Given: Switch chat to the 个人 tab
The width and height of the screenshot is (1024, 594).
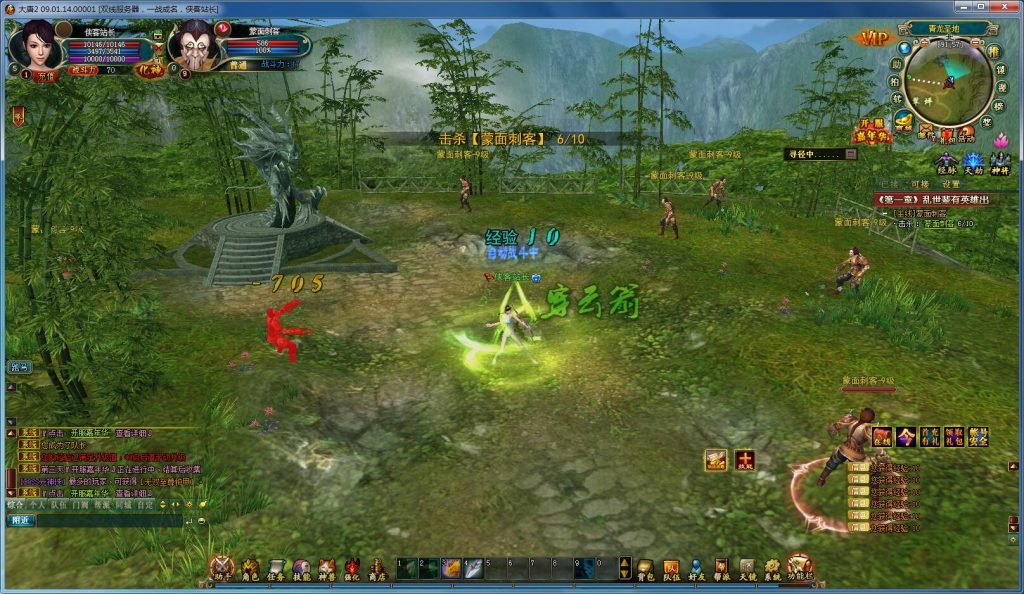Looking at the screenshot, I should point(38,506).
